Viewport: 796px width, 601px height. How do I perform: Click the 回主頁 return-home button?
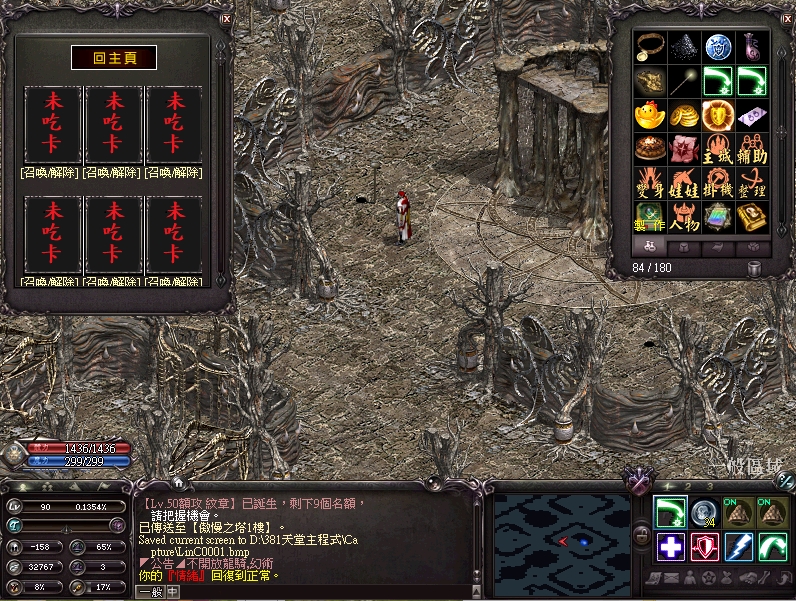[113, 58]
